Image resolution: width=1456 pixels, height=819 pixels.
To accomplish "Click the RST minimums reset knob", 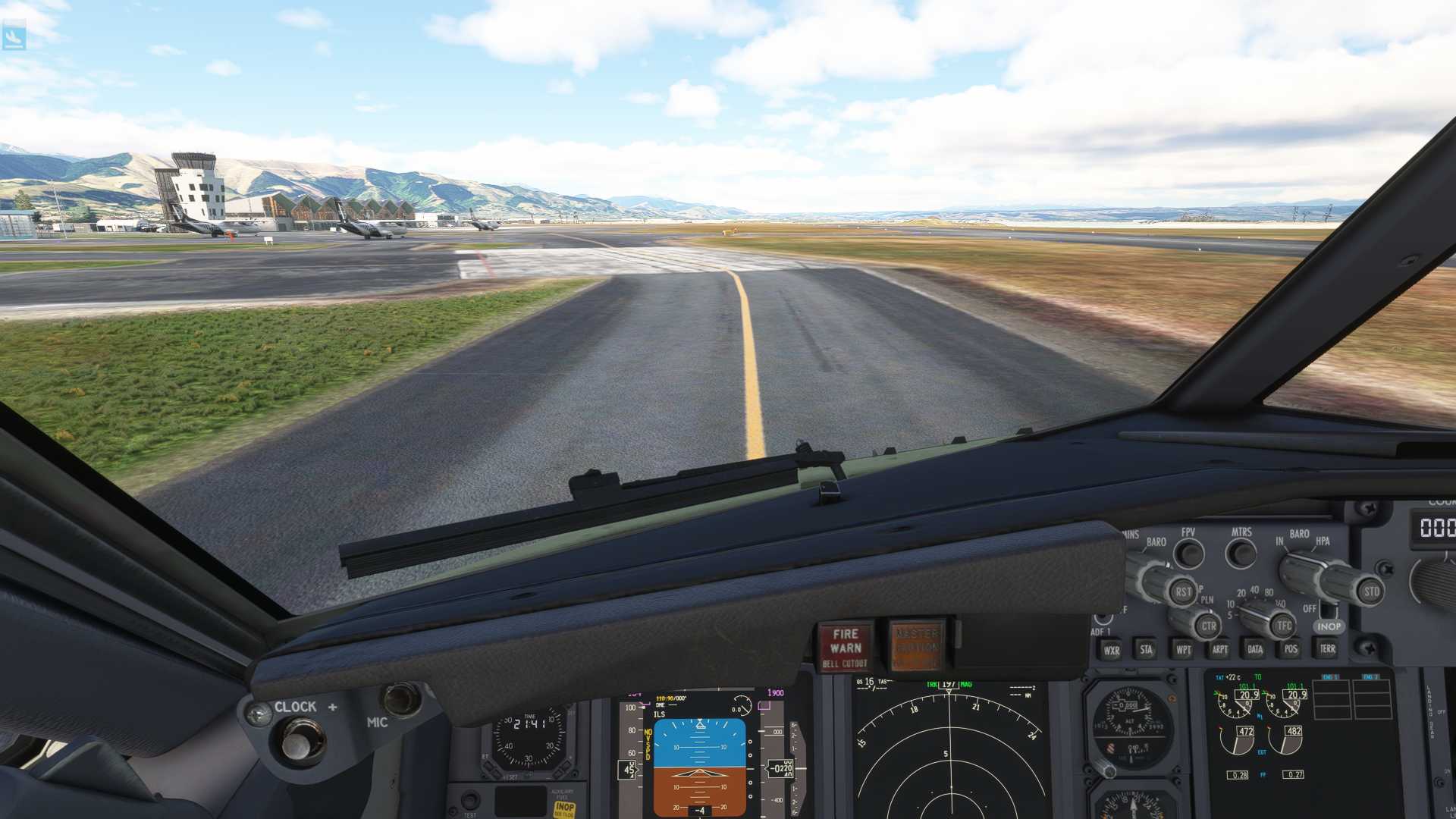I will [1182, 591].
